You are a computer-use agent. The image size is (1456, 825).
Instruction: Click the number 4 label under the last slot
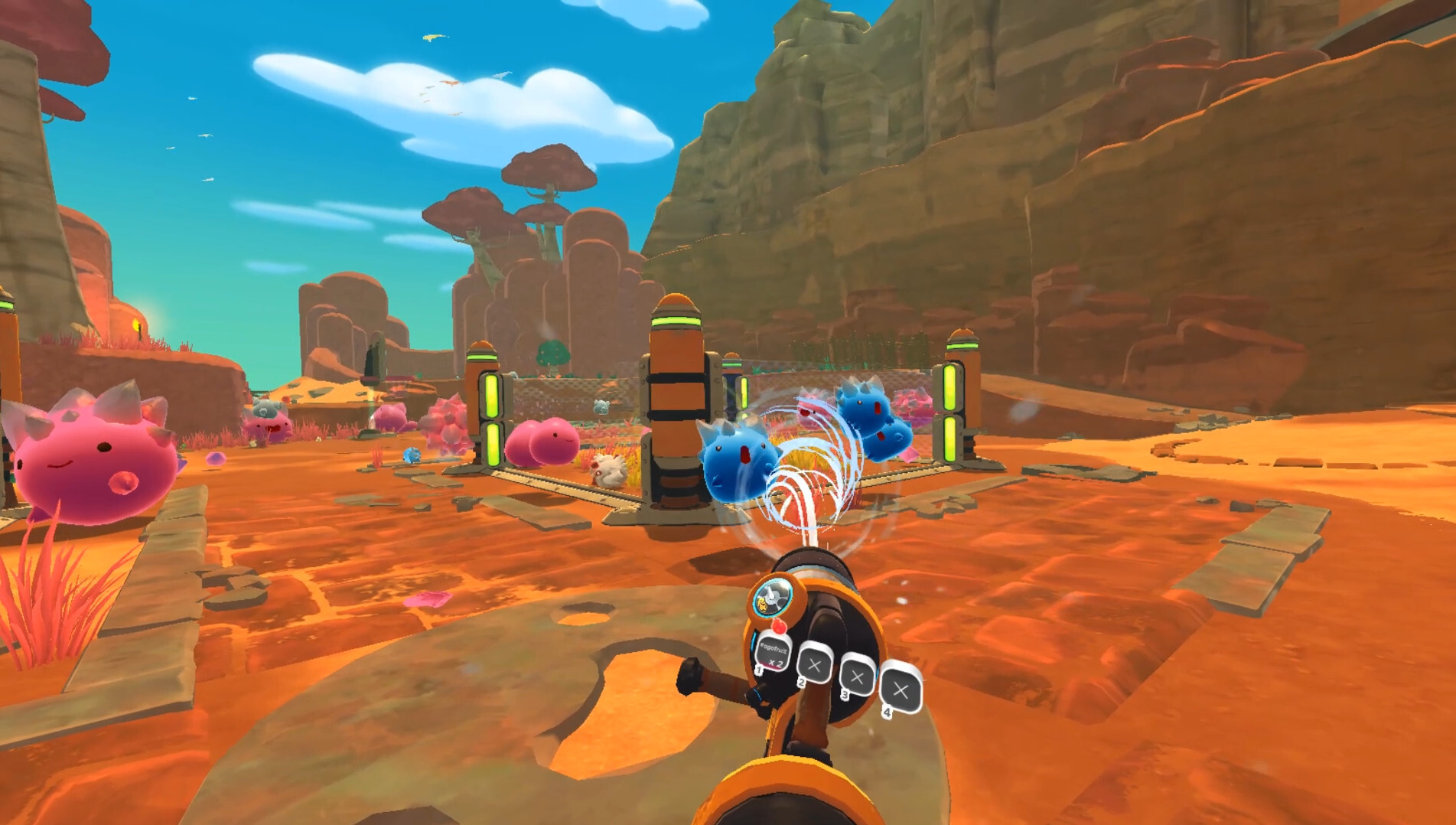888,711
